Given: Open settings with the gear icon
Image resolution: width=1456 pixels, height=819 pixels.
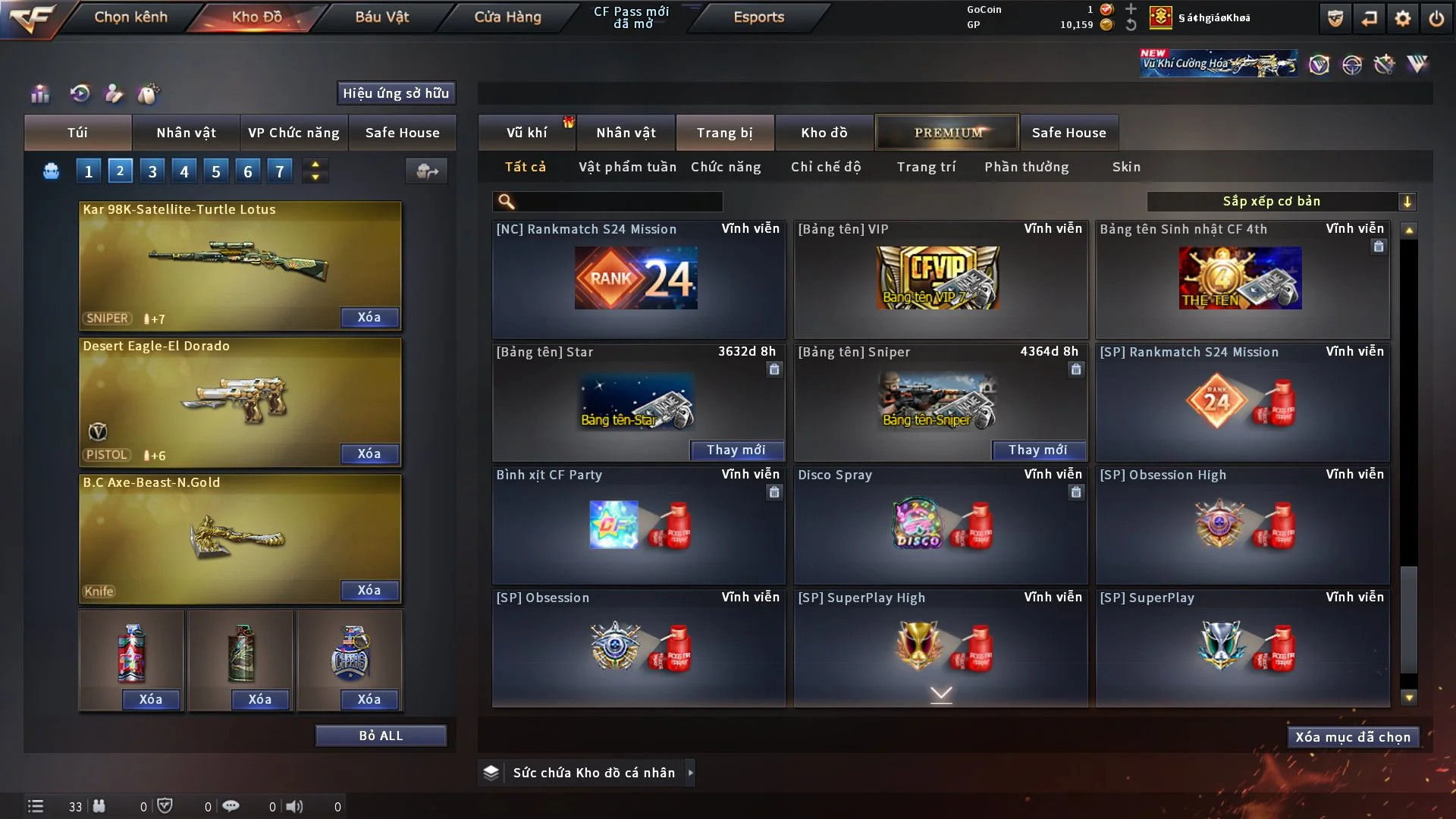Looking at the screenshot, I should (x=1402, y=18).
